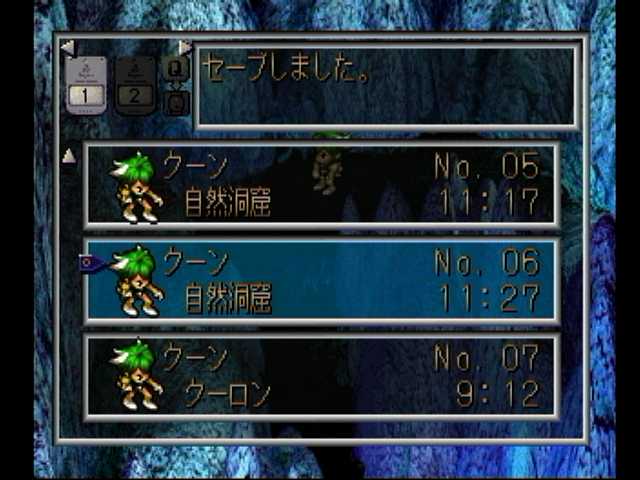Click the Q quick-save icon
Viewport: 640px width, 480px height.
coord(175,68)
